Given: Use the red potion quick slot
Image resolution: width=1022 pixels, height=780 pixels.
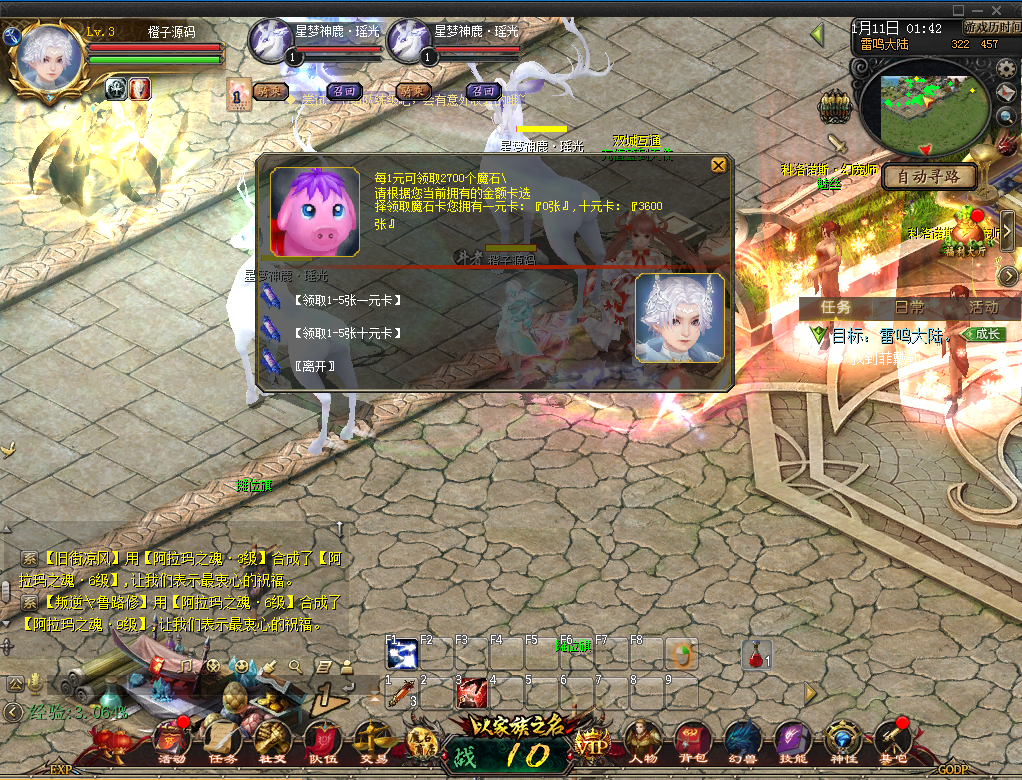Looking at the screenshot, I should point(757,654).
